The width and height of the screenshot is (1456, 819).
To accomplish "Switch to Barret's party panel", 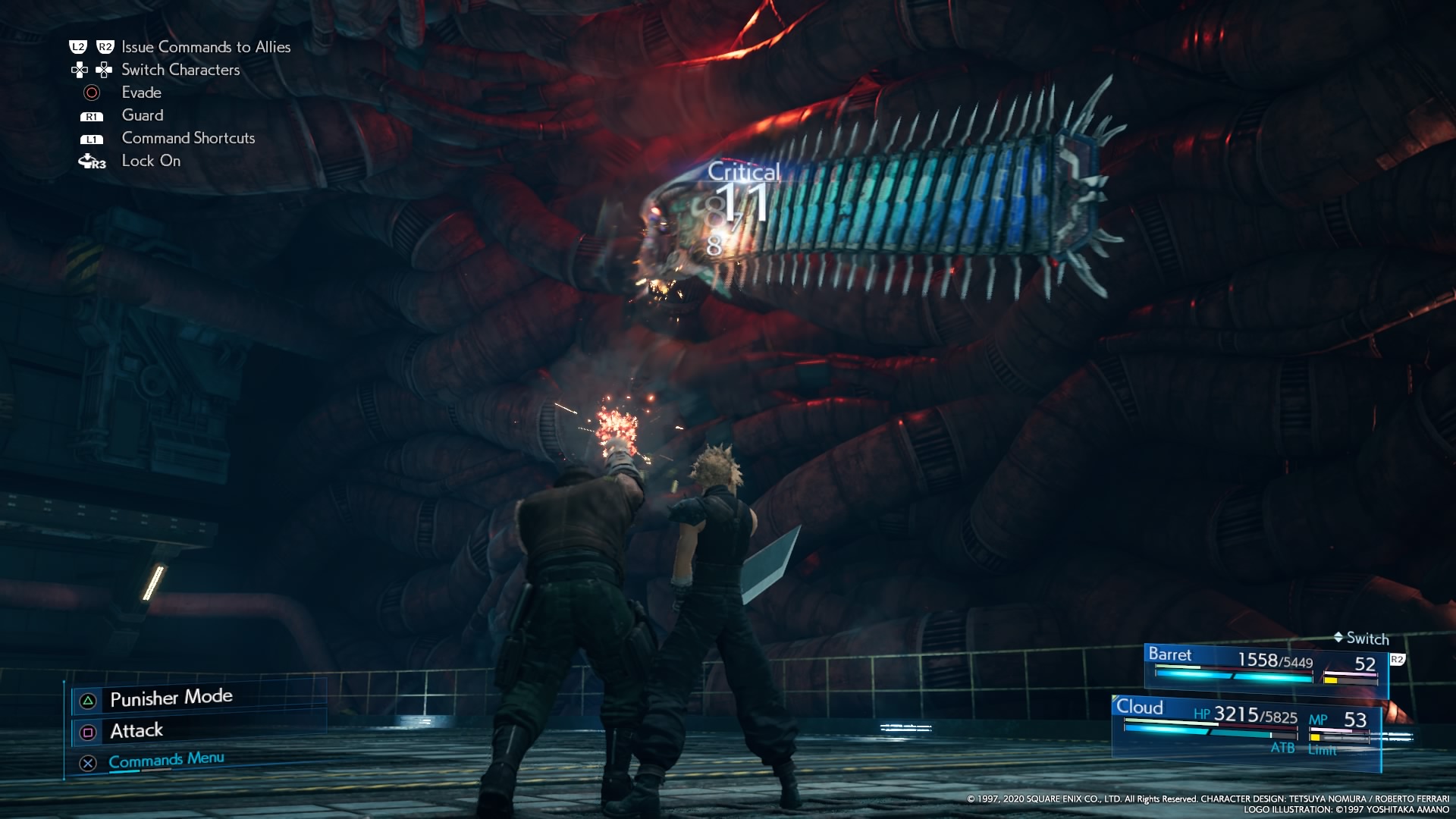I will pos(1265,667).
